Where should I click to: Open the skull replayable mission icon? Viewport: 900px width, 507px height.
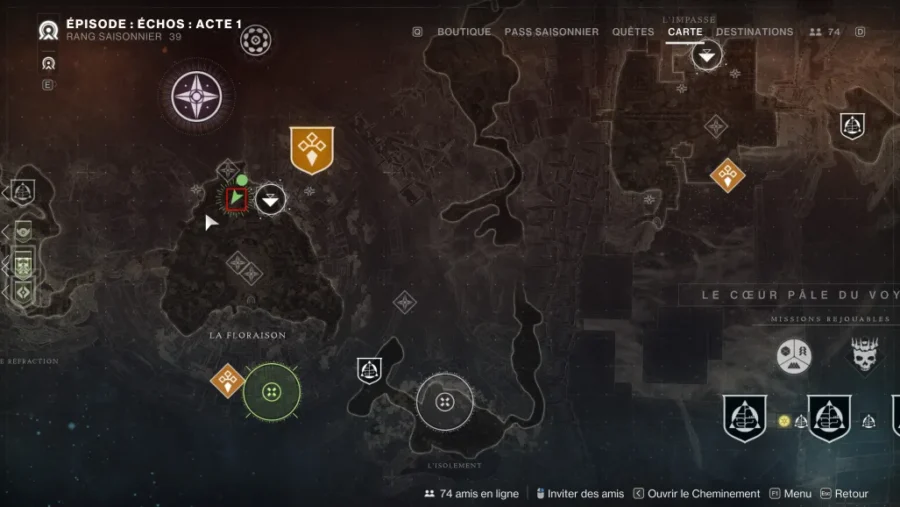(x=865, y=355)
